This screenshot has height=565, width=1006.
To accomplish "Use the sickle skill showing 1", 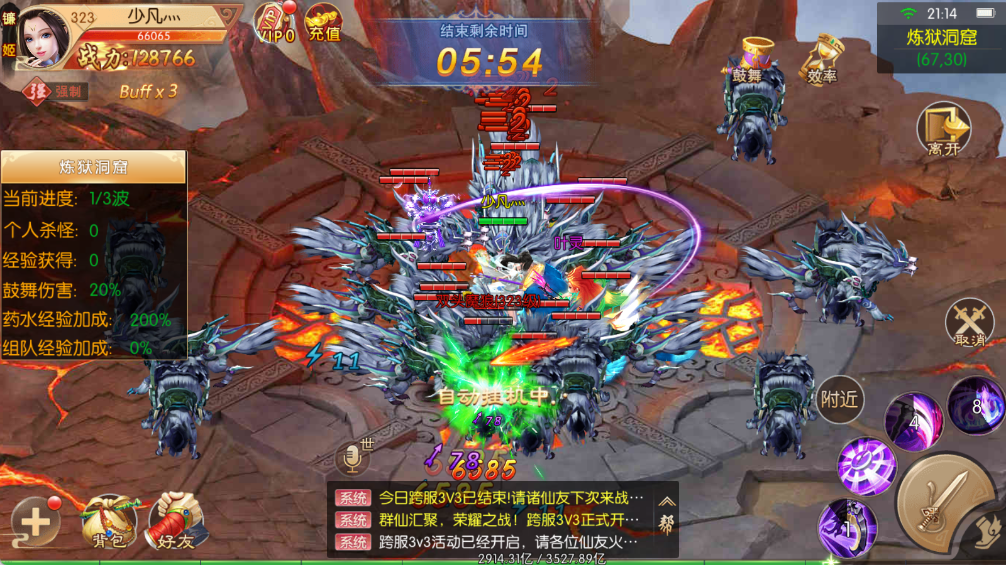I will tap(847, 526).
